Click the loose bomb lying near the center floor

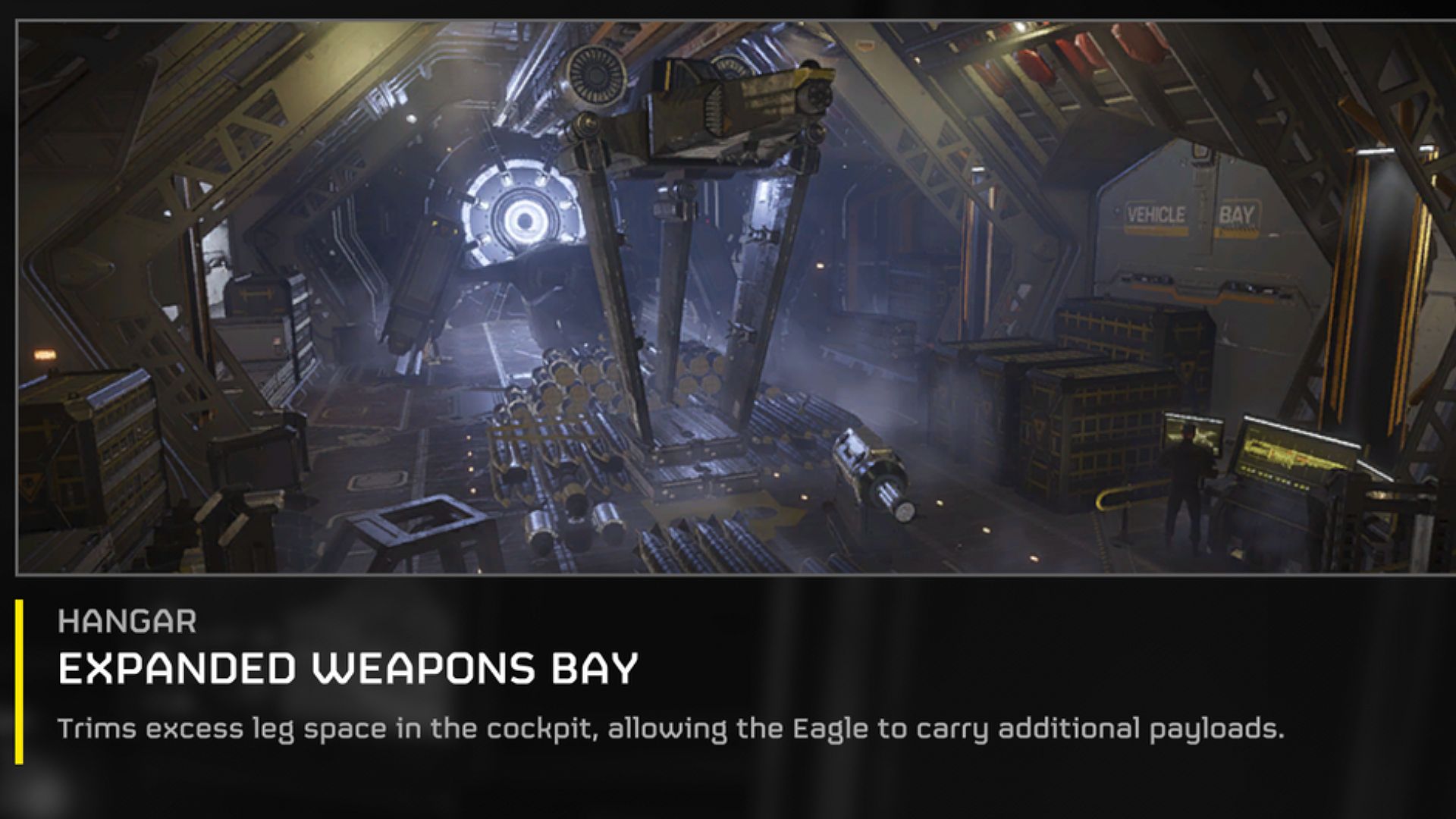pos(872,474)
